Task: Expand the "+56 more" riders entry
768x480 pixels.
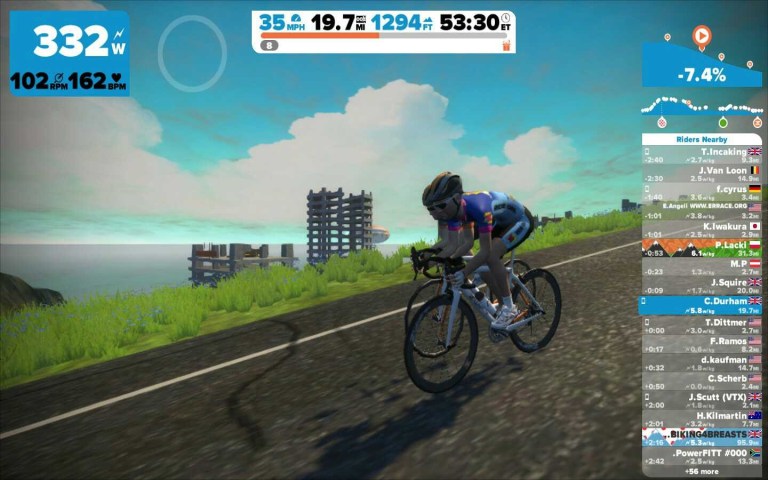Action: (701, 471)
